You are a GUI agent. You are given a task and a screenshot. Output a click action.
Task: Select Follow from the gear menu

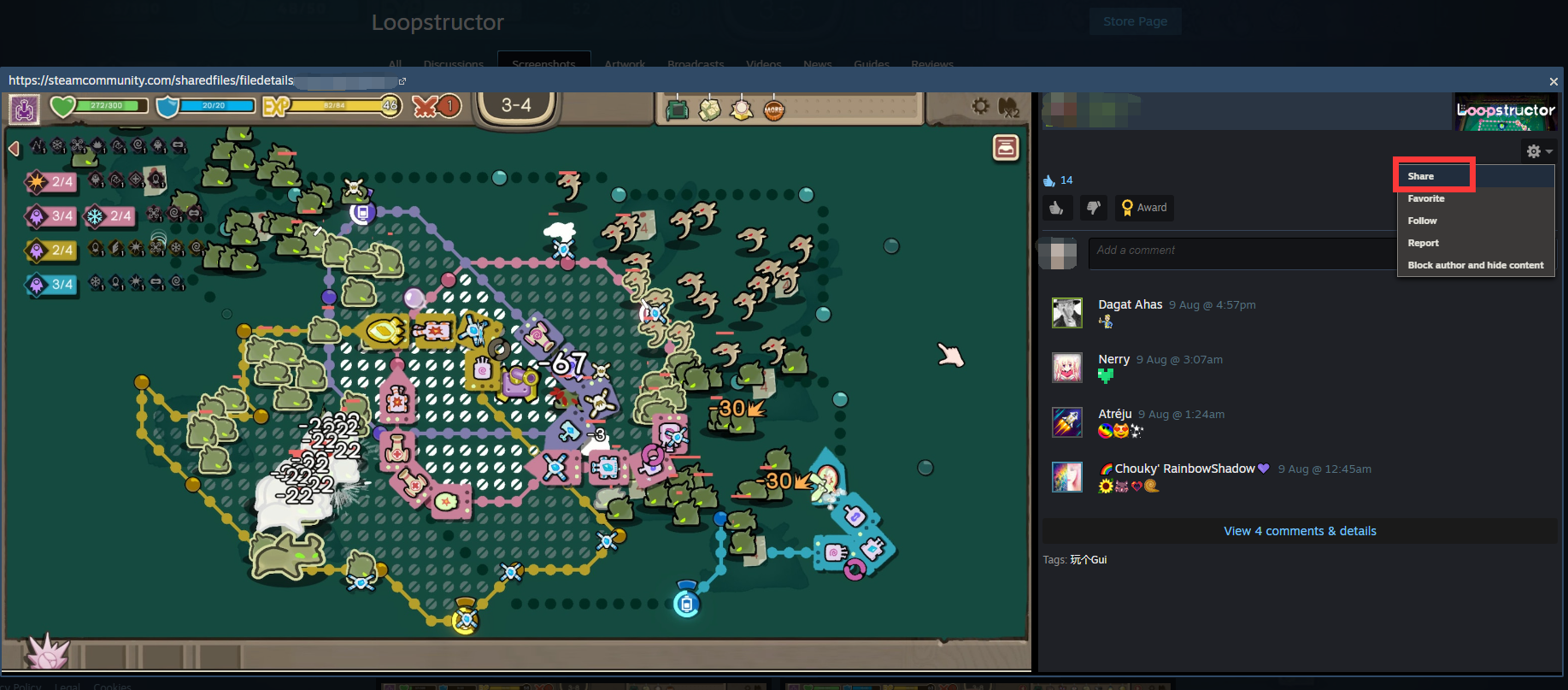(x=1422, y=221)
